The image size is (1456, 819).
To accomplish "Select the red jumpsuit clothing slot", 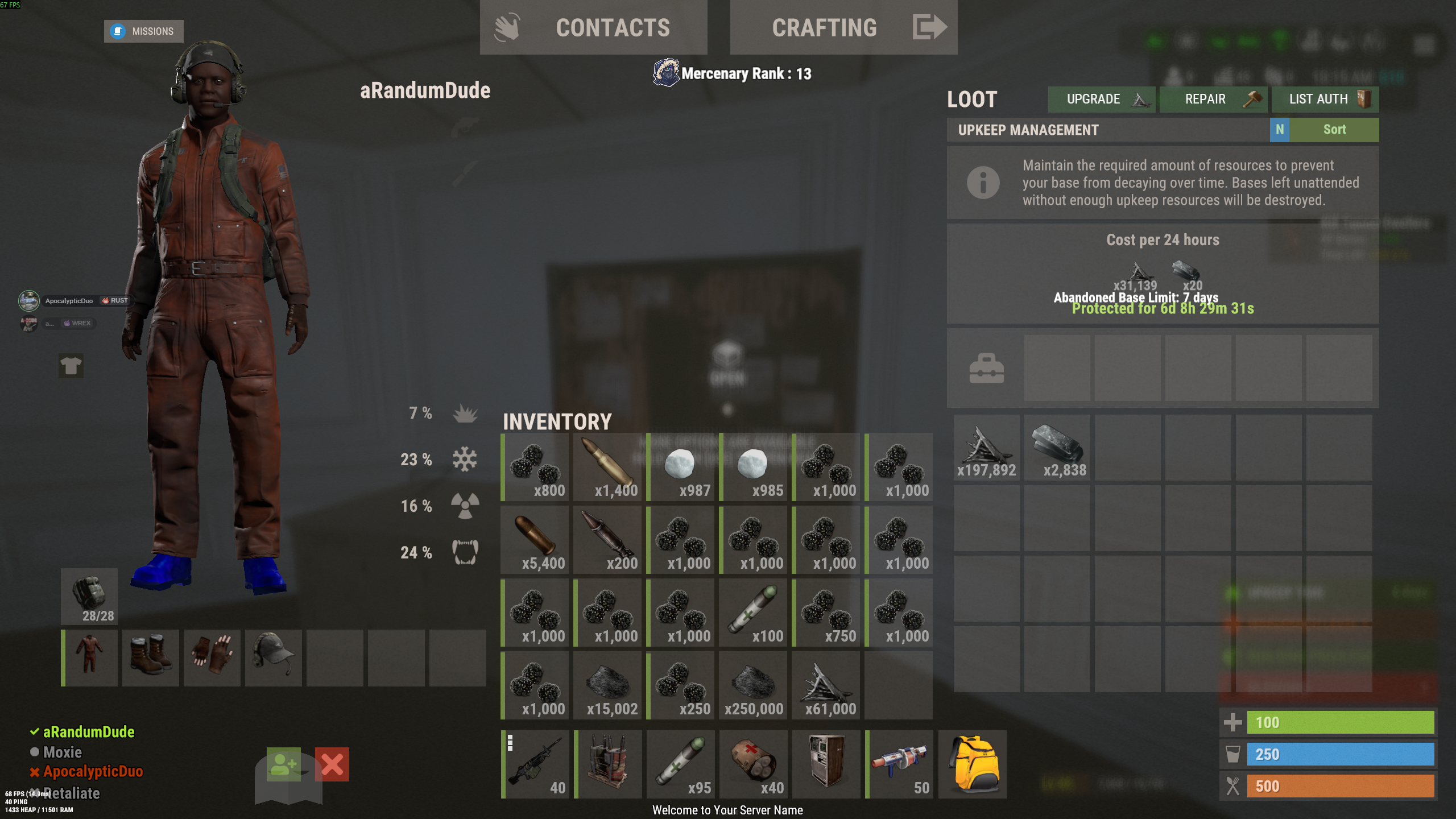I will [90, 657].
